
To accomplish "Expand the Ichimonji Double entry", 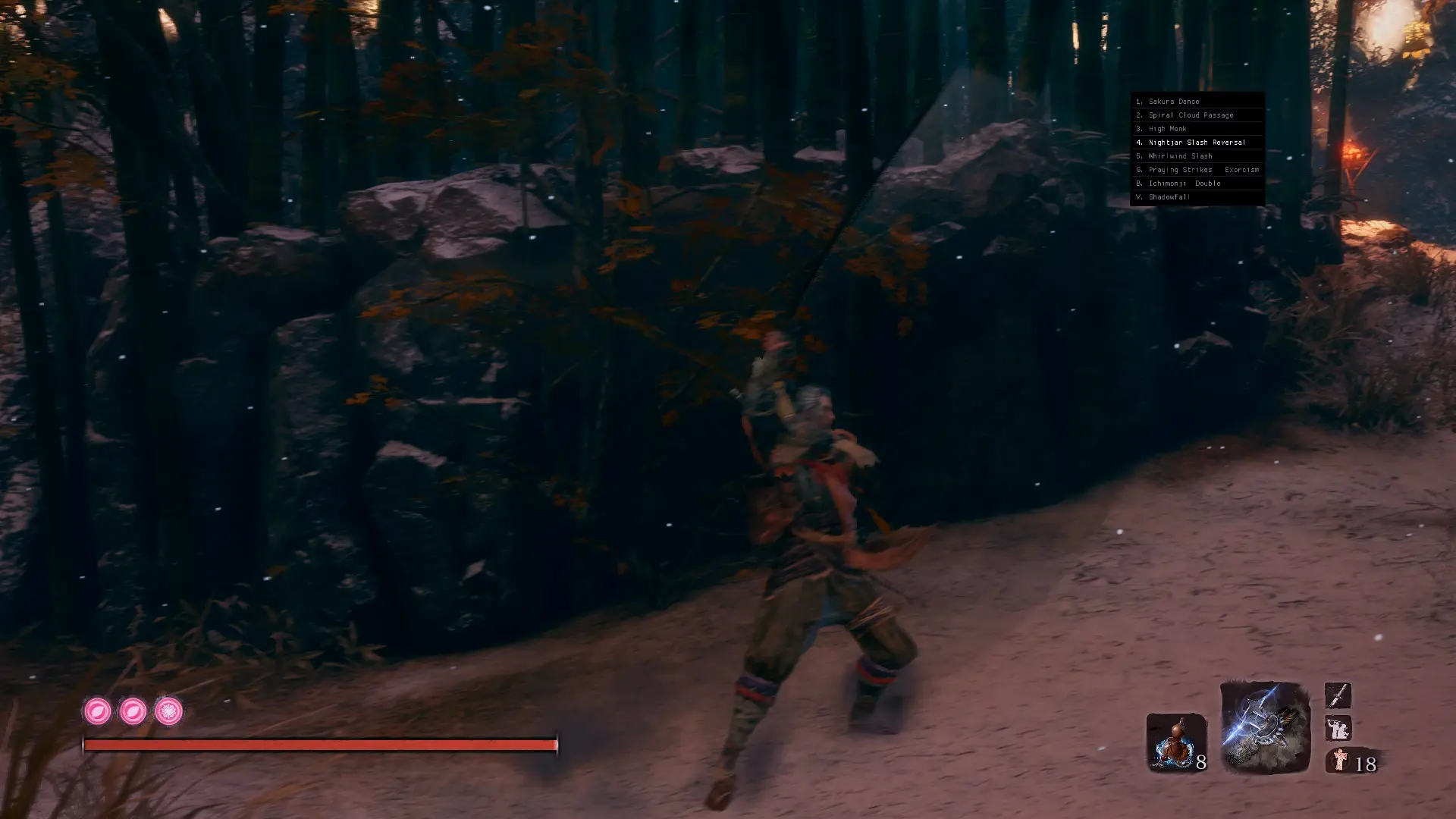I will point(1178,183).
